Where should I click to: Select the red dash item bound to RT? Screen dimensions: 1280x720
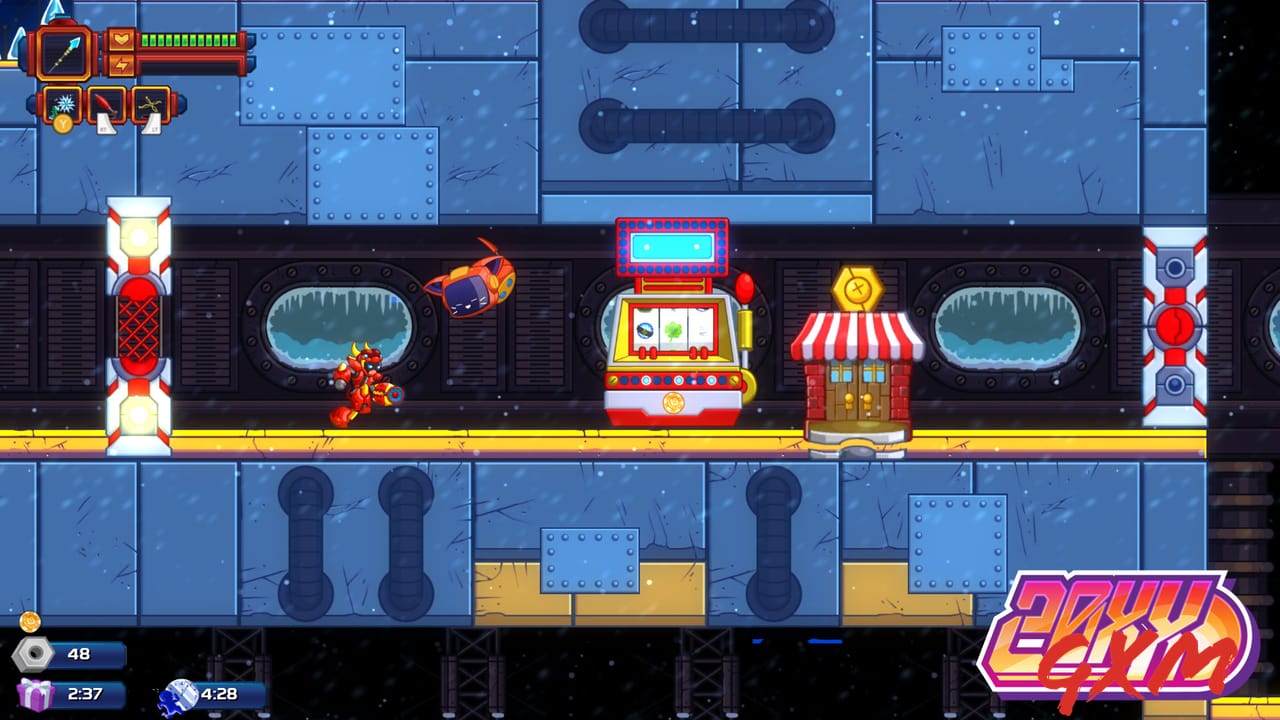(x=107, y=101)
